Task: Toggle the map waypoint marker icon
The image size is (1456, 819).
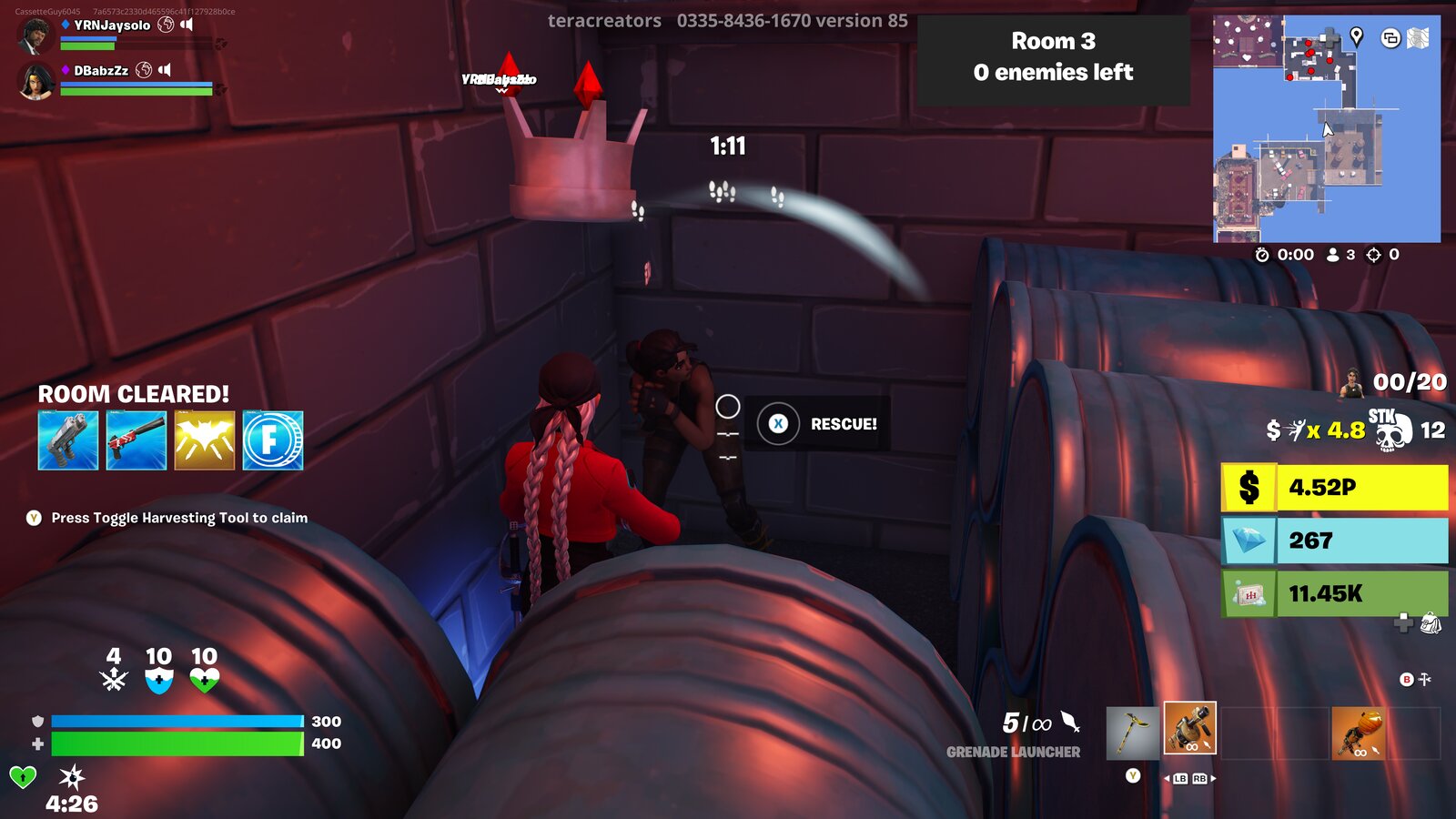Action: click(1356, 37)
